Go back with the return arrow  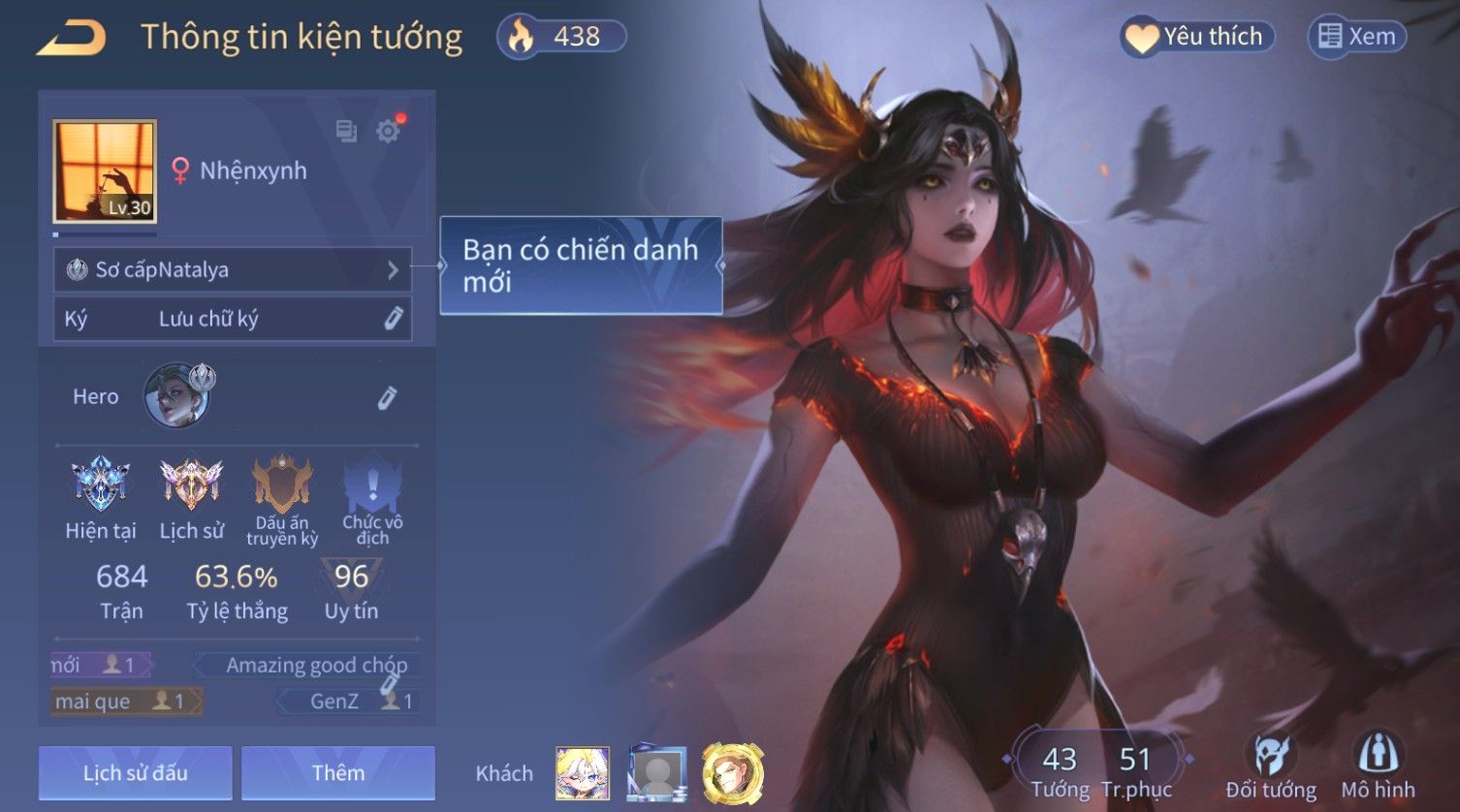coord(71,38)
